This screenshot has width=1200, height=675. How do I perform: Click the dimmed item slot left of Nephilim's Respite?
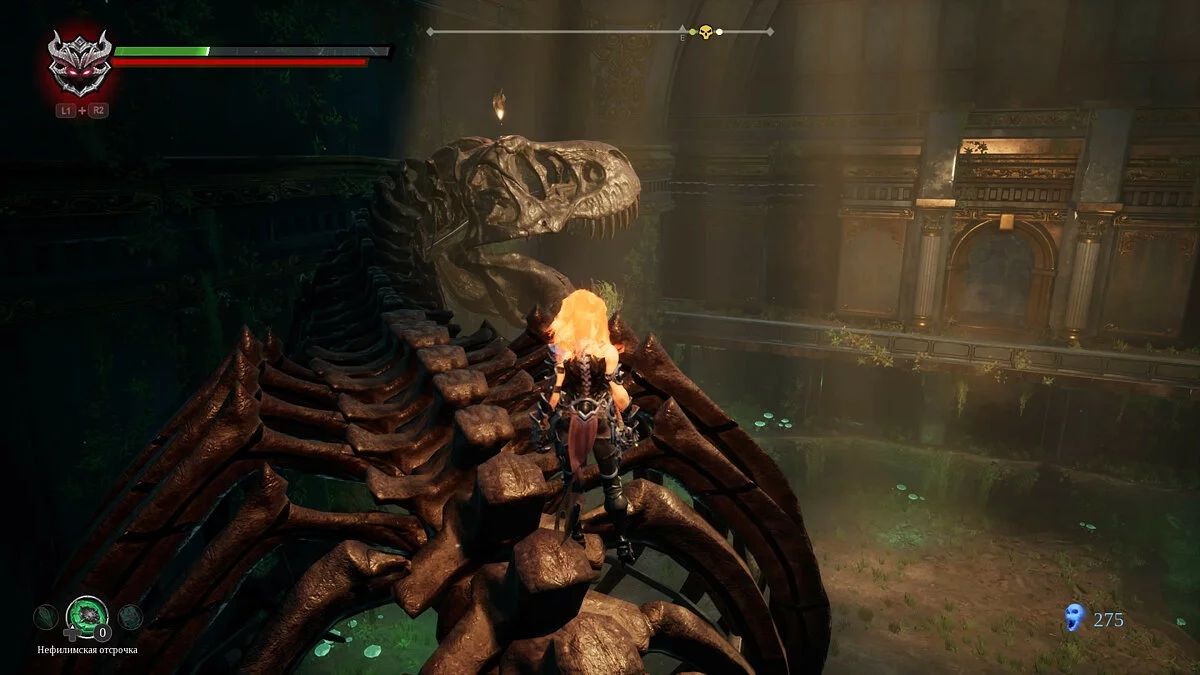[x=44, y=617]
